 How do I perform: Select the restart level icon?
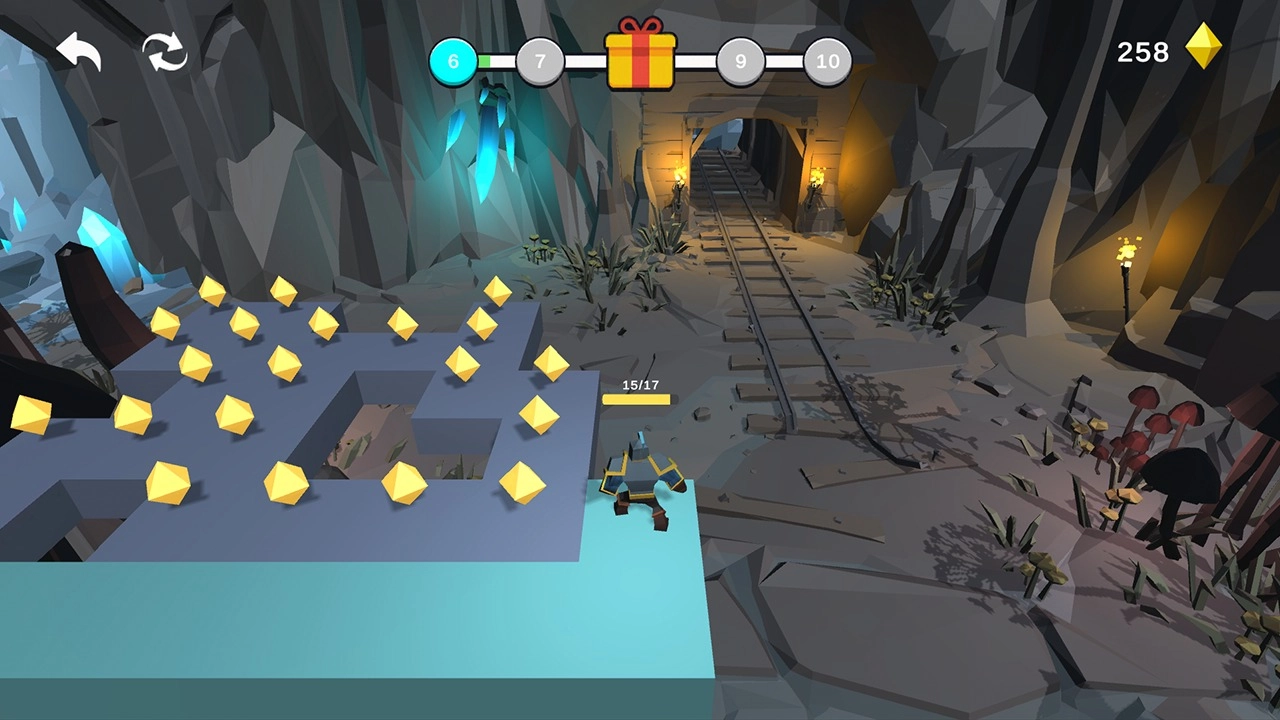coord(165,52)
